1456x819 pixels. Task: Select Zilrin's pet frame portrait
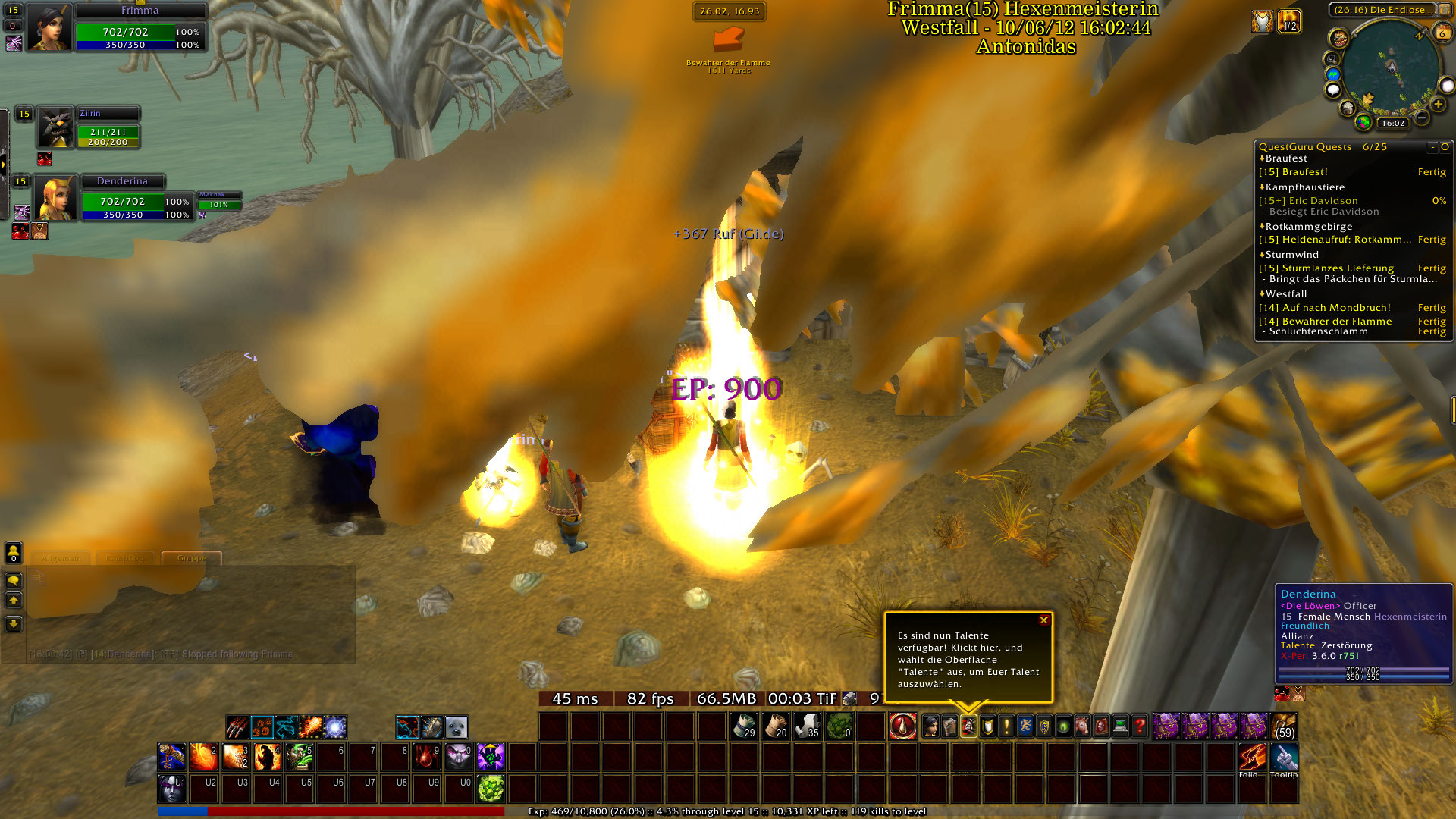(55, 127)
